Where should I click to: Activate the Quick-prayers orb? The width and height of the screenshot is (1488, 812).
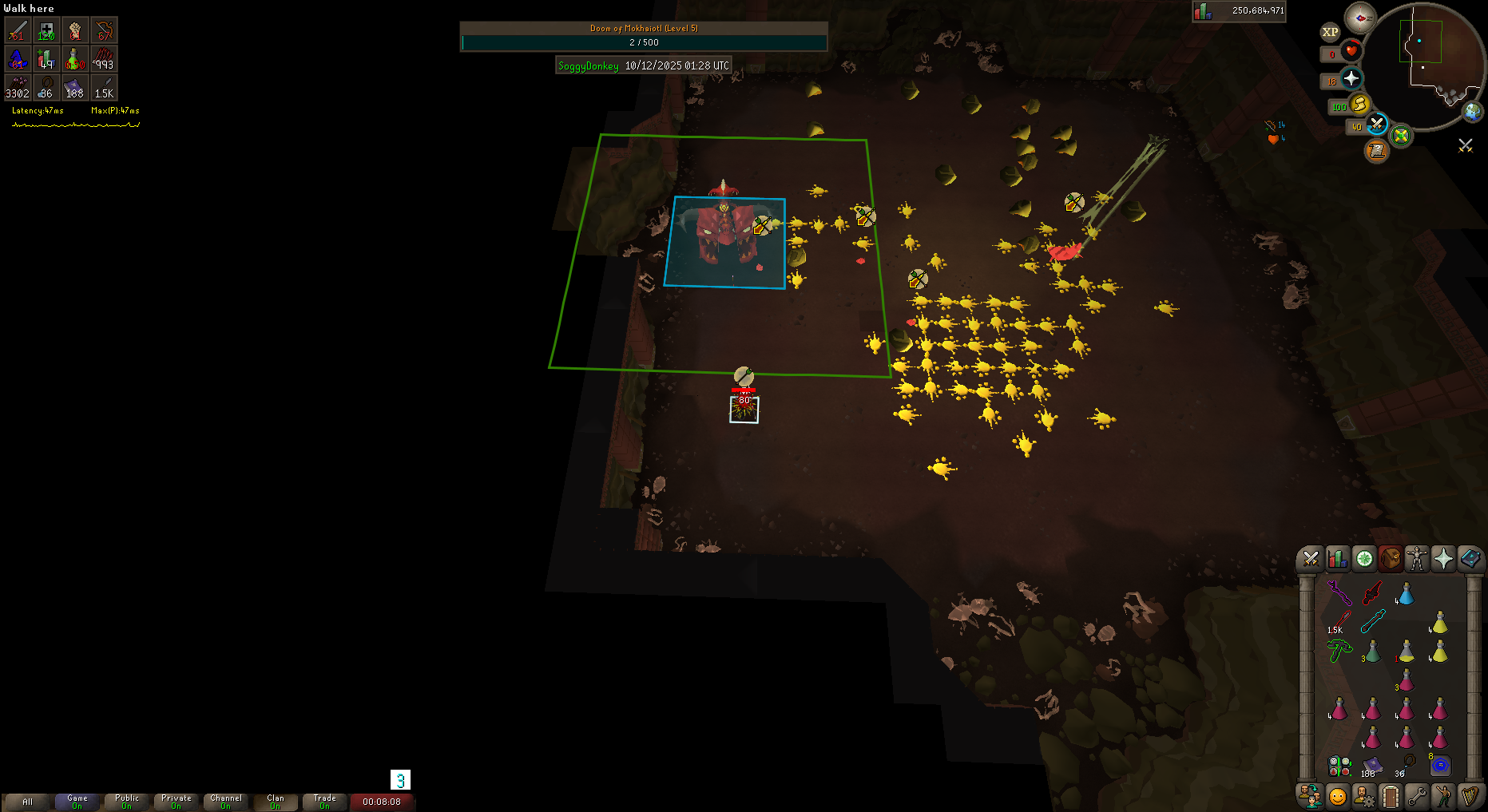(1351, 78)
